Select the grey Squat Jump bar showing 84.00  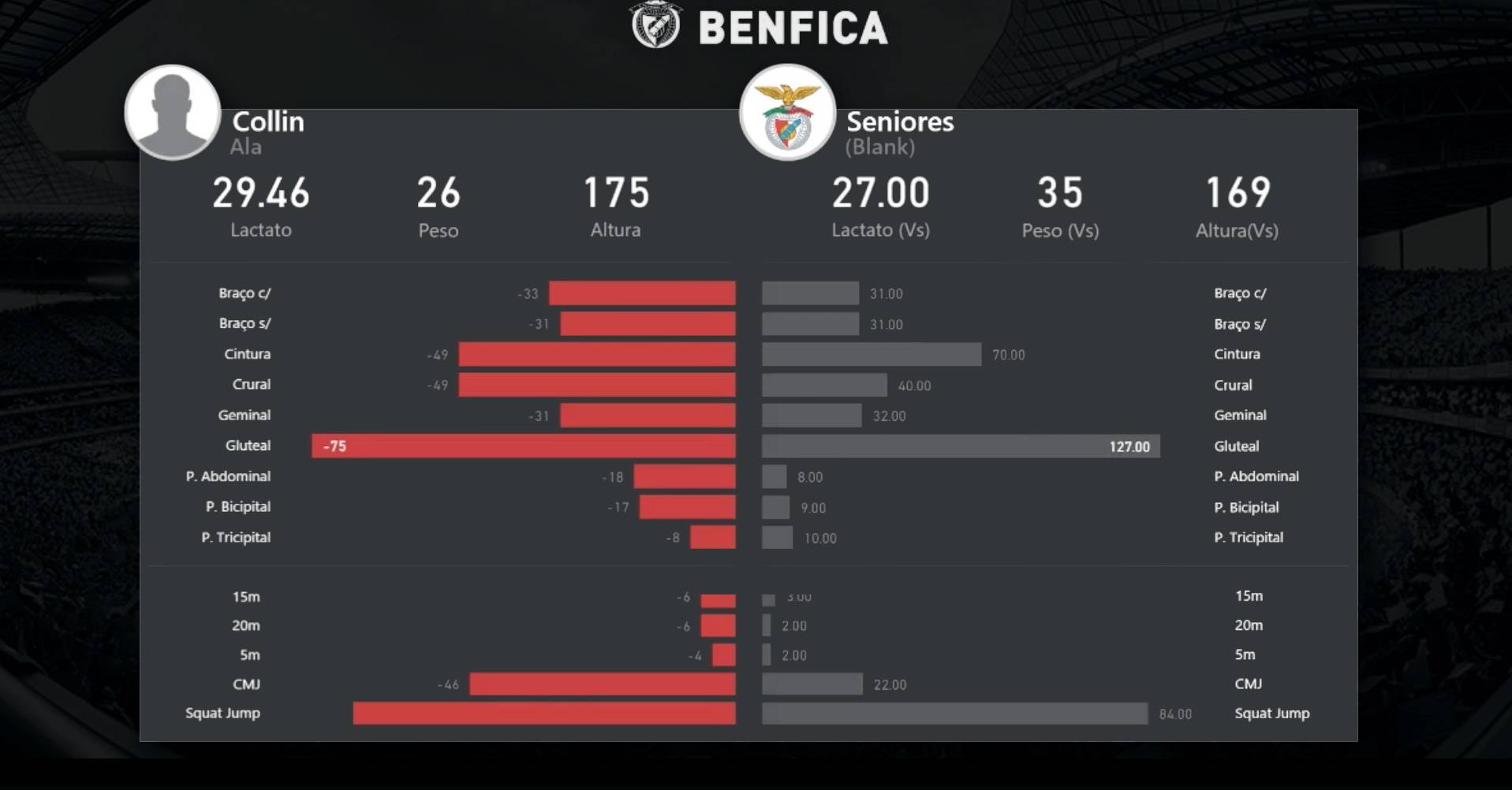pos(954,714)
